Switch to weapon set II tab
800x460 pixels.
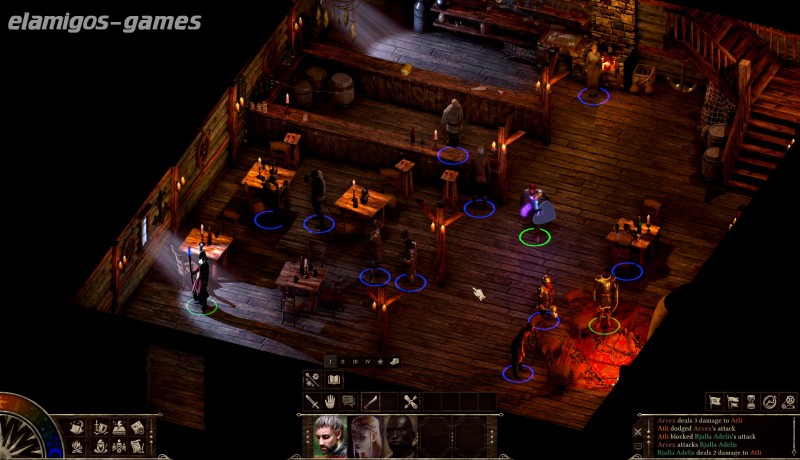[343, 361]
